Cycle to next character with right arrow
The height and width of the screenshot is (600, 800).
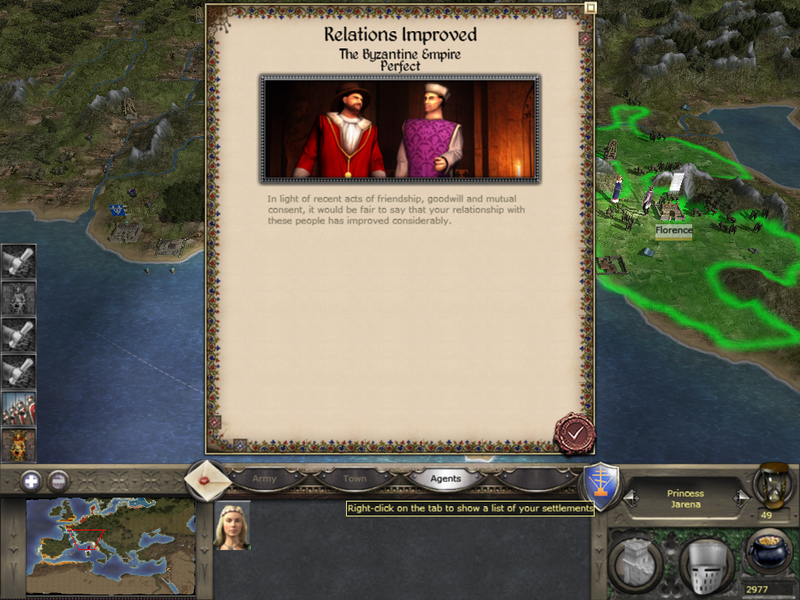(x=741, y=496)
